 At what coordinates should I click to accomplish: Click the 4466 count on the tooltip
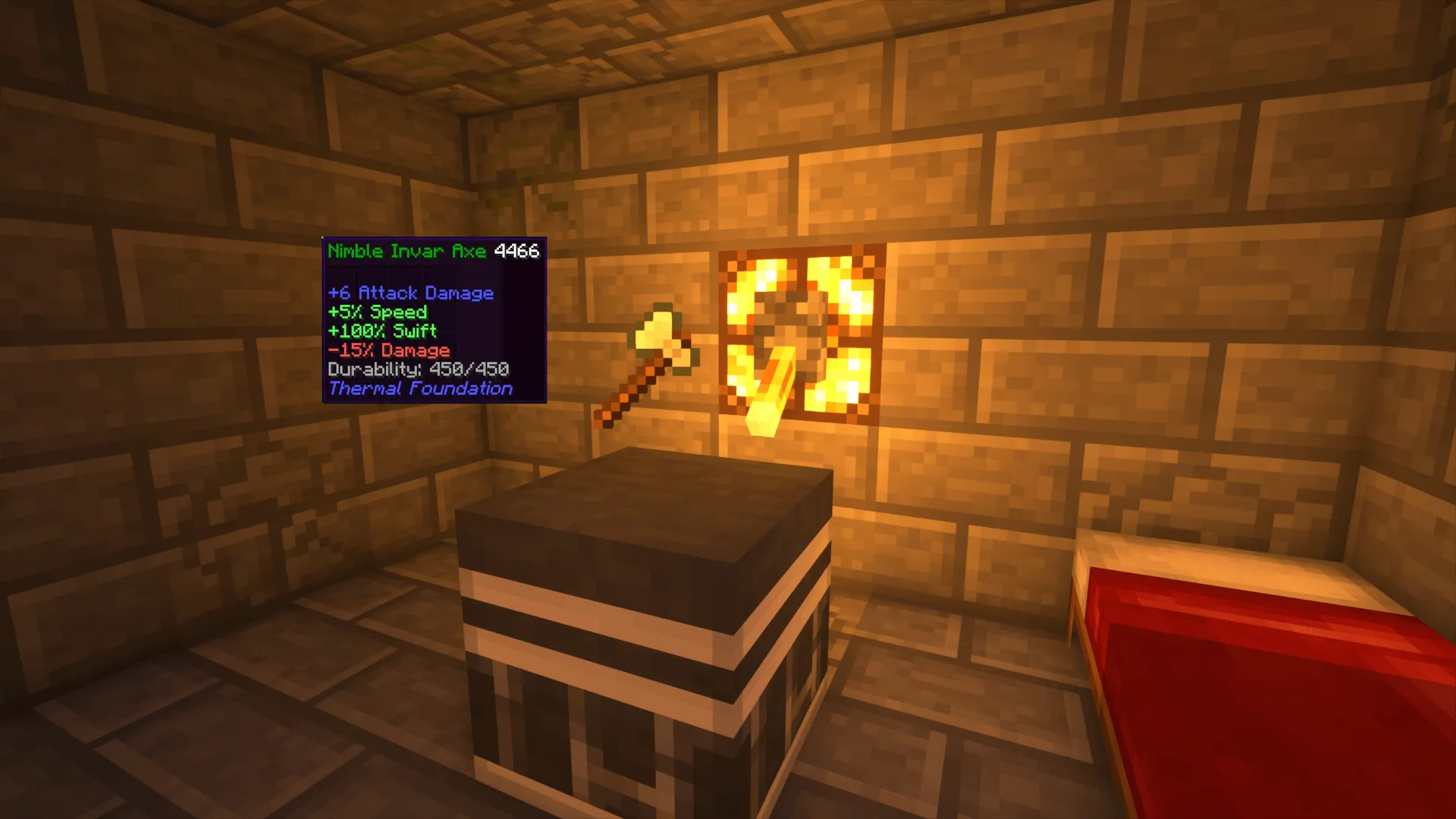[519, 251]
